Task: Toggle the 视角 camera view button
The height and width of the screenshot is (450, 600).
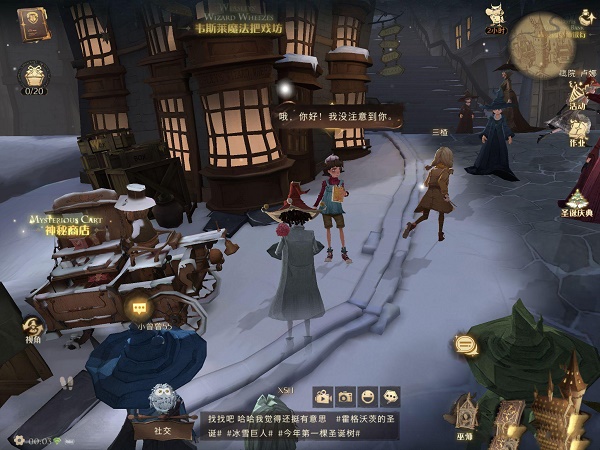Action: (x=33, y=329)
